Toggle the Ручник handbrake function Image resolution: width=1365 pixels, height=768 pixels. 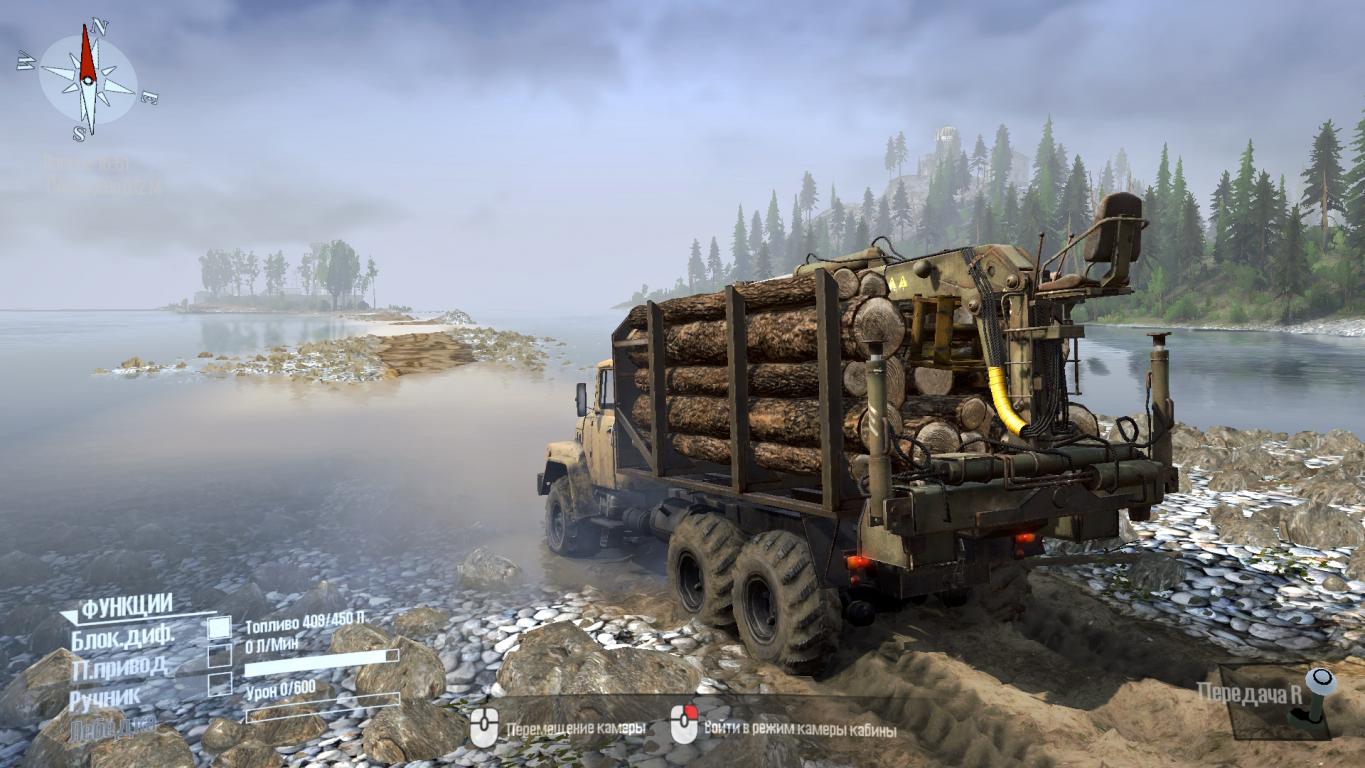pos(219,685)
